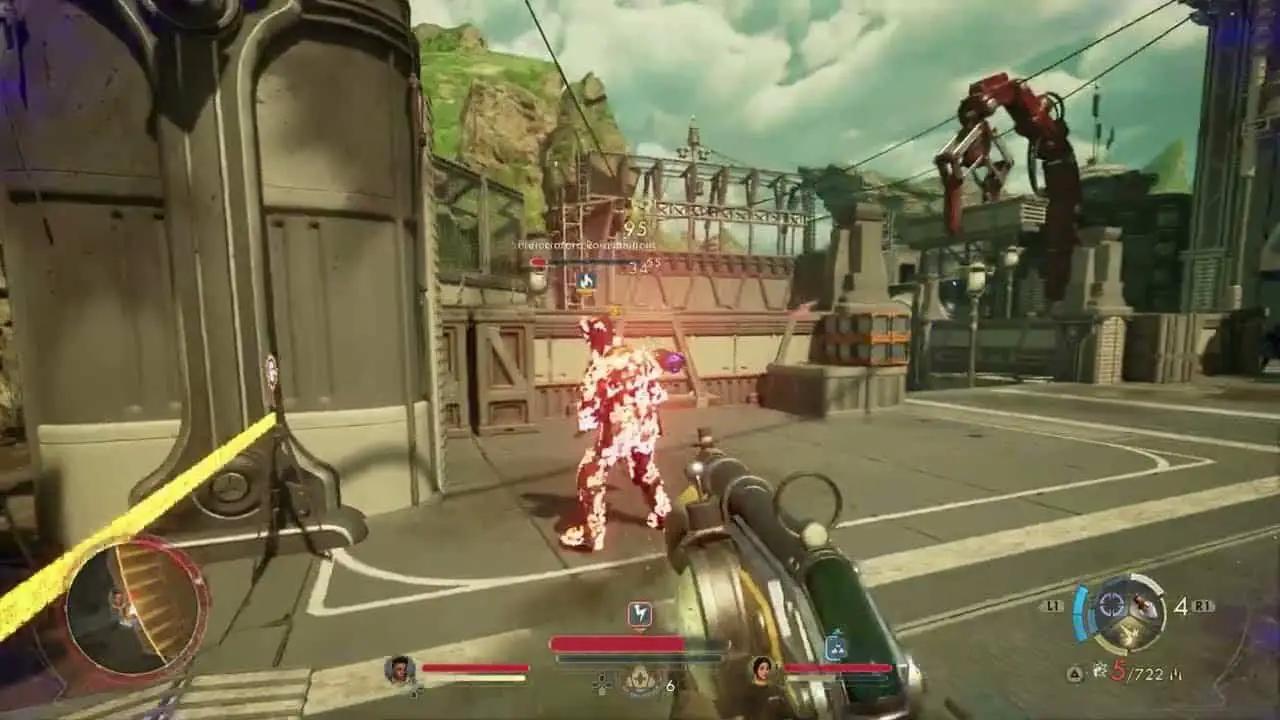Activate the golden ability at the wheel's bottom

point(1126,633)
